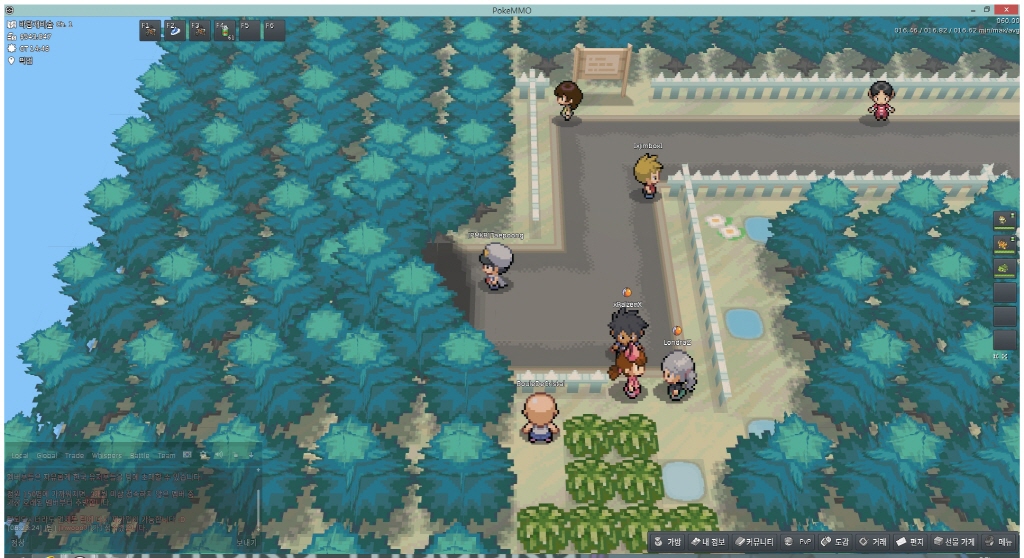Switch to the Global chat tab
This screenshot has width=1024, height=558.
coord(47,455)
